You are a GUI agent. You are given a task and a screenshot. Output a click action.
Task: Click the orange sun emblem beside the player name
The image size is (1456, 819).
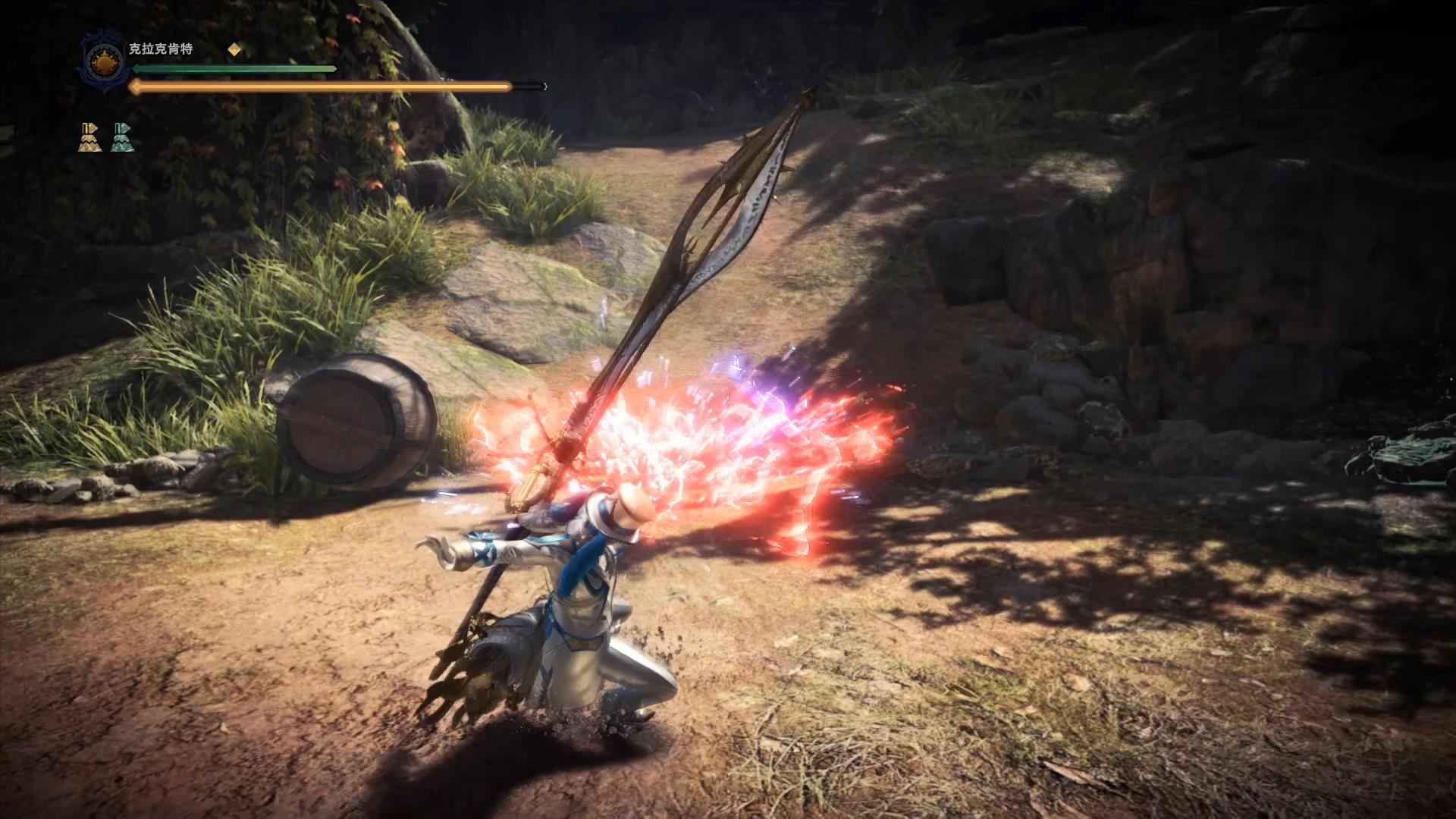coord(102,61)
